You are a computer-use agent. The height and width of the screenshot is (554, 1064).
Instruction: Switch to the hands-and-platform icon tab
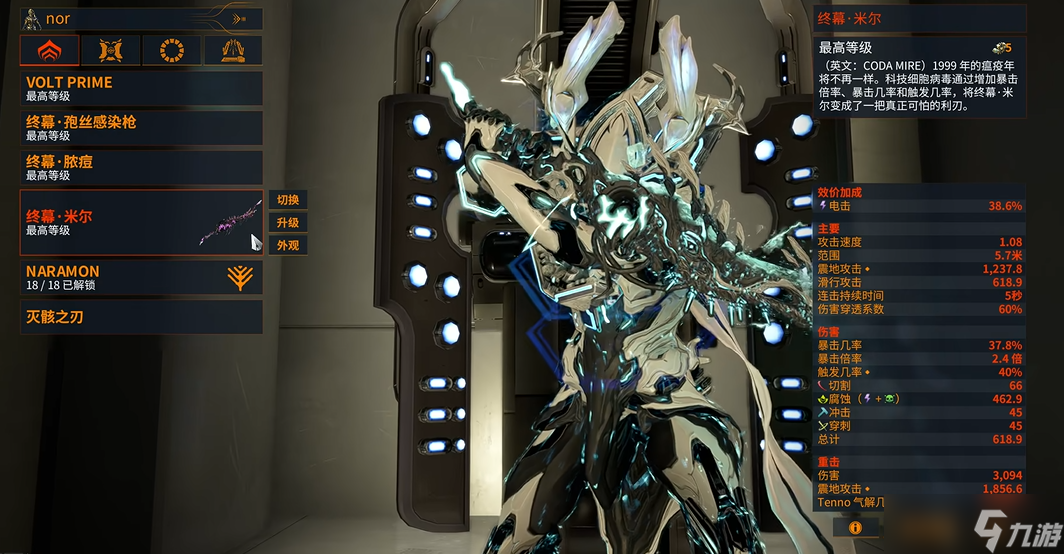click(233, 50)
